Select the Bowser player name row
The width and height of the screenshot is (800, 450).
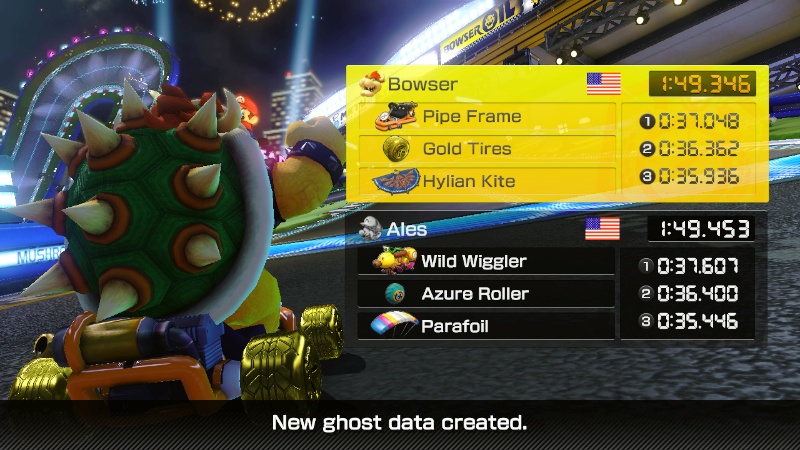(x=470, y=84)
